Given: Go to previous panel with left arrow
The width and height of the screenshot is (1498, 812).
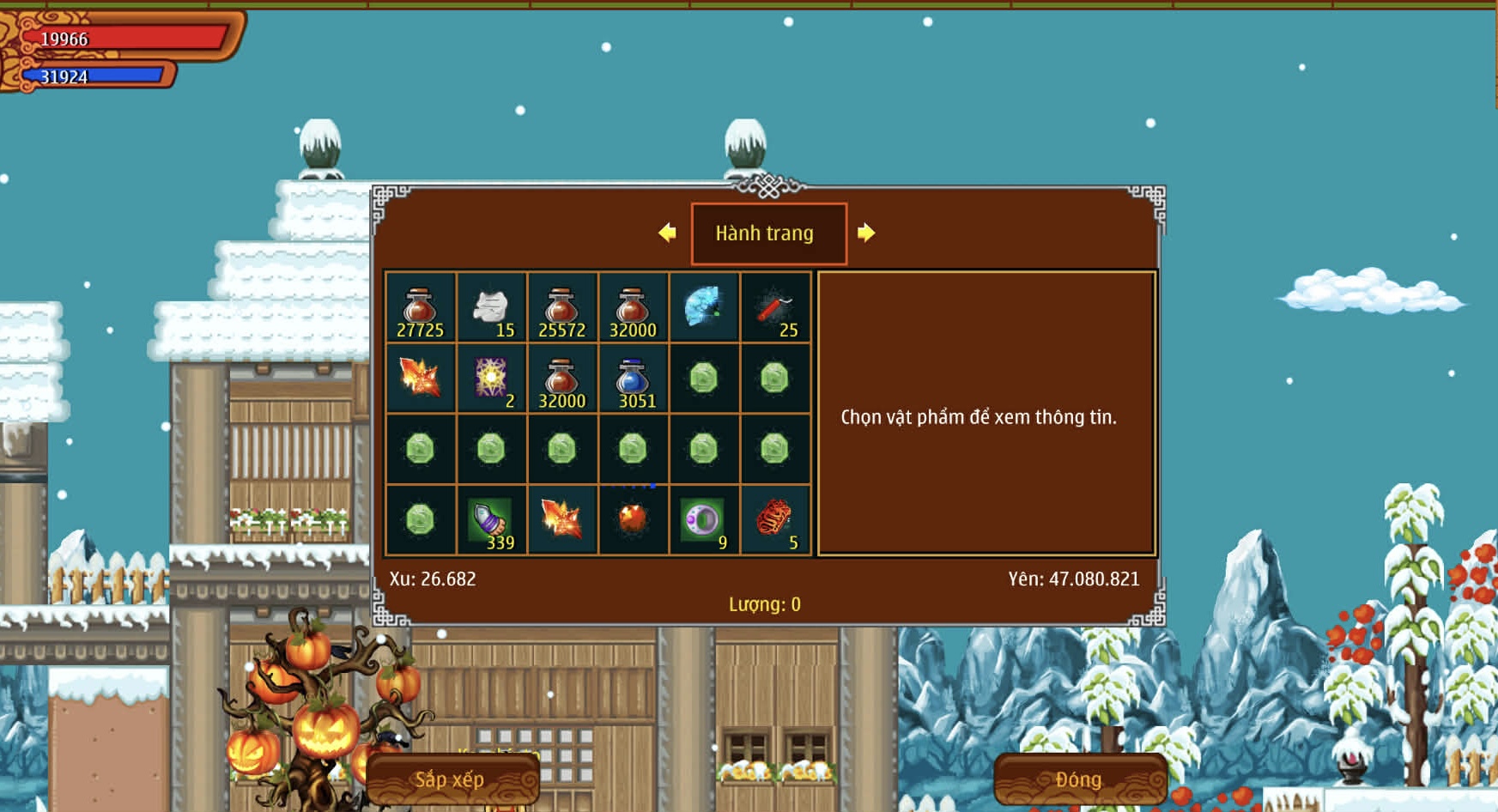Looking at the screenshot, I should tap(667, 233).
